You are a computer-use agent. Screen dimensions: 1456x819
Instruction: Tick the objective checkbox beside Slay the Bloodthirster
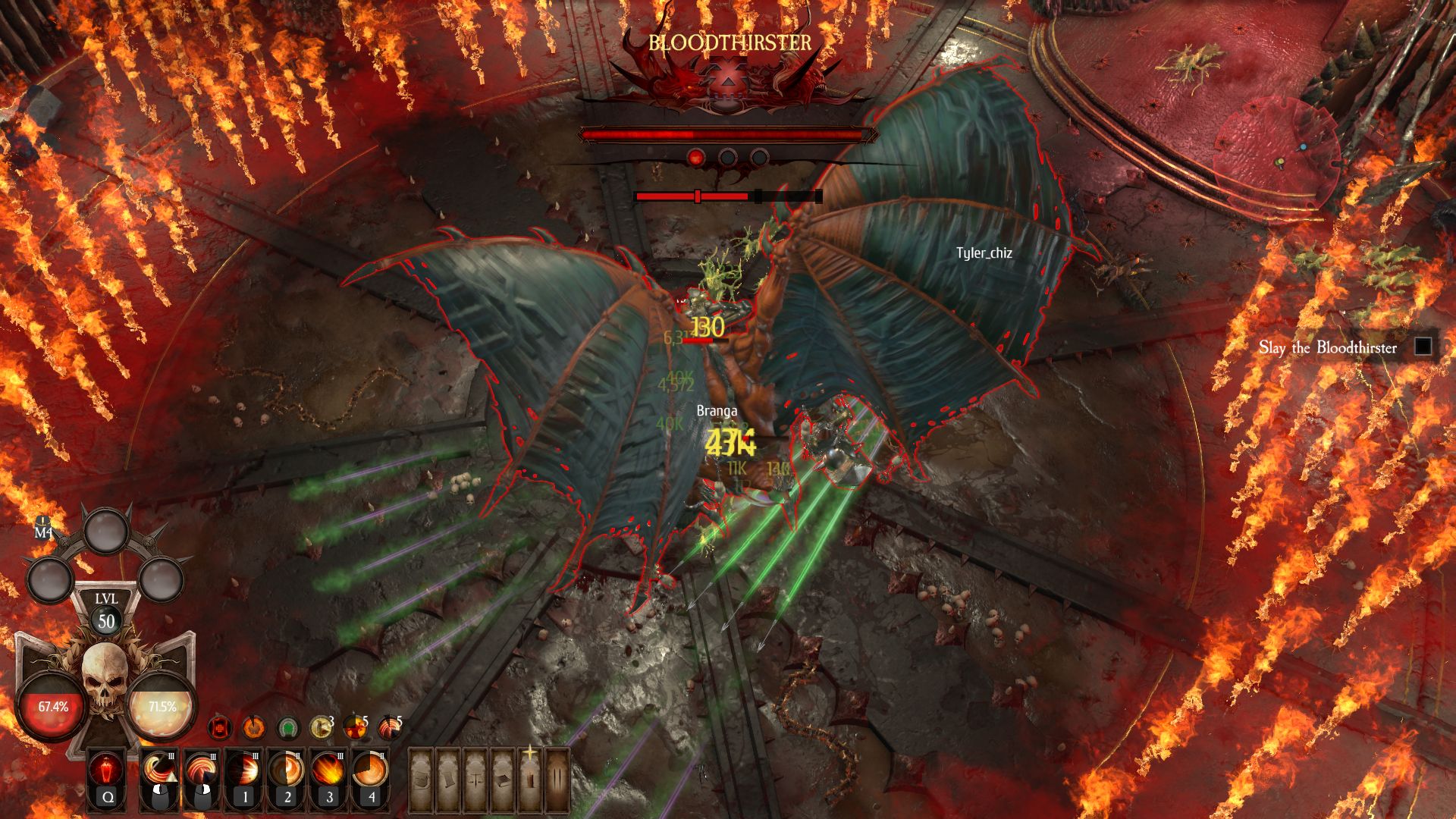tap(1423, 347)
